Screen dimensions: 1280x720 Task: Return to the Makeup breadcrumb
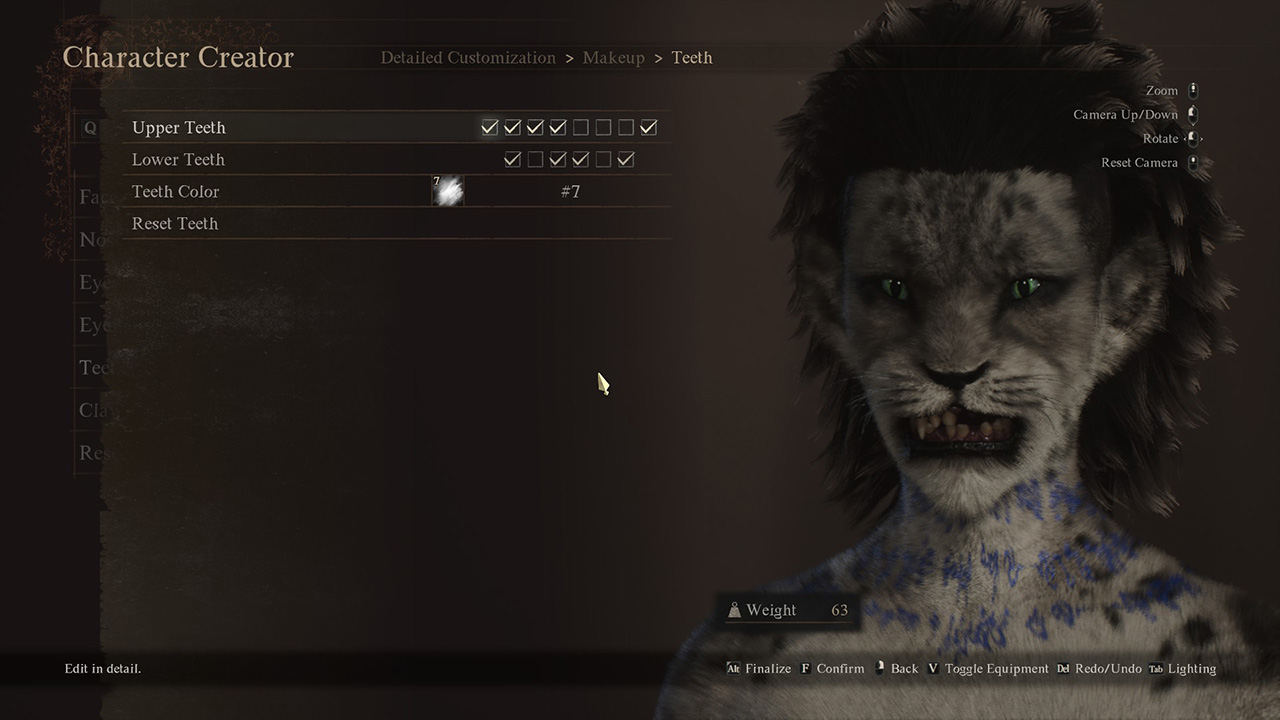coord(614,58)
